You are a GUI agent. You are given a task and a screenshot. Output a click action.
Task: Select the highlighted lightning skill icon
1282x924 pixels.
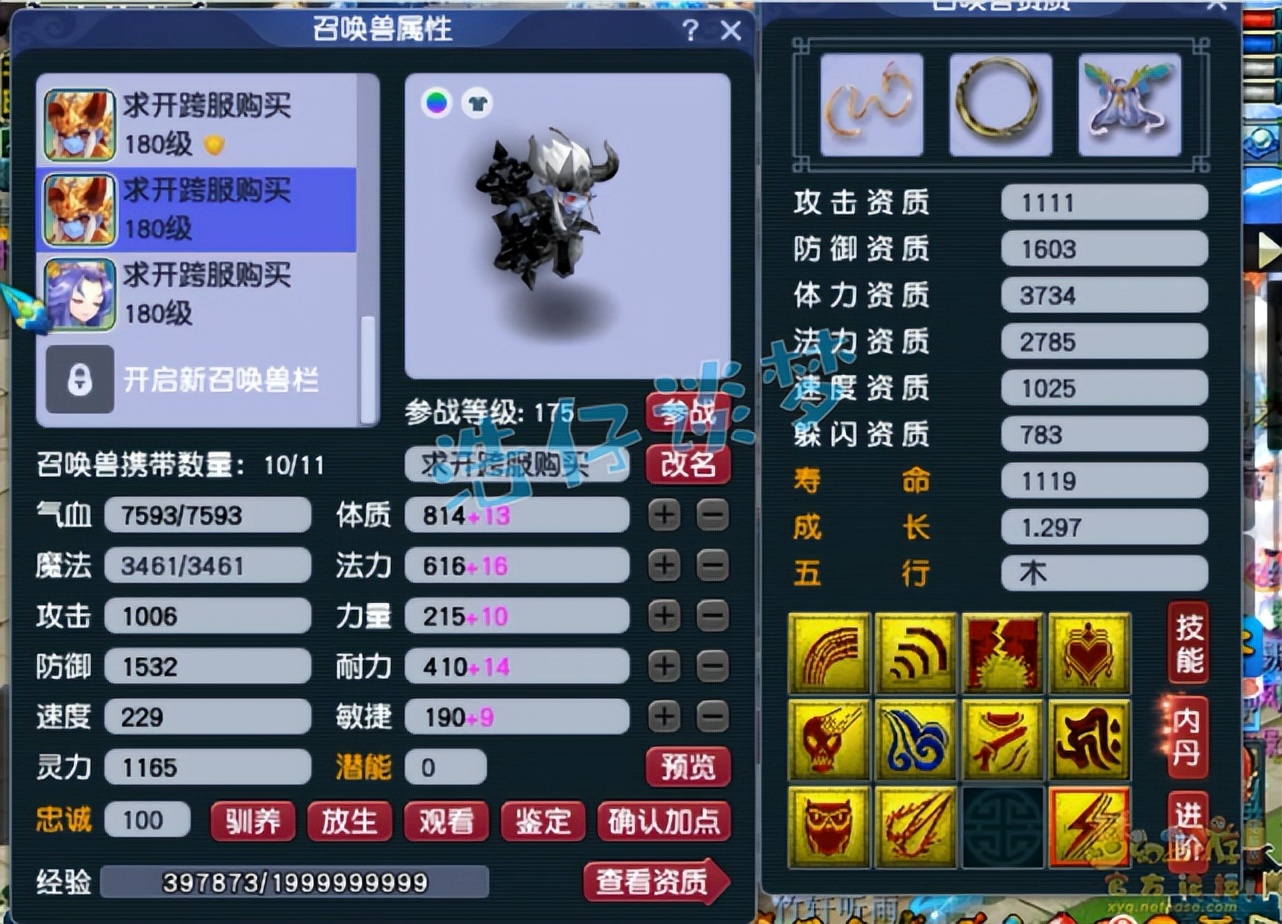pos(1089,825)
